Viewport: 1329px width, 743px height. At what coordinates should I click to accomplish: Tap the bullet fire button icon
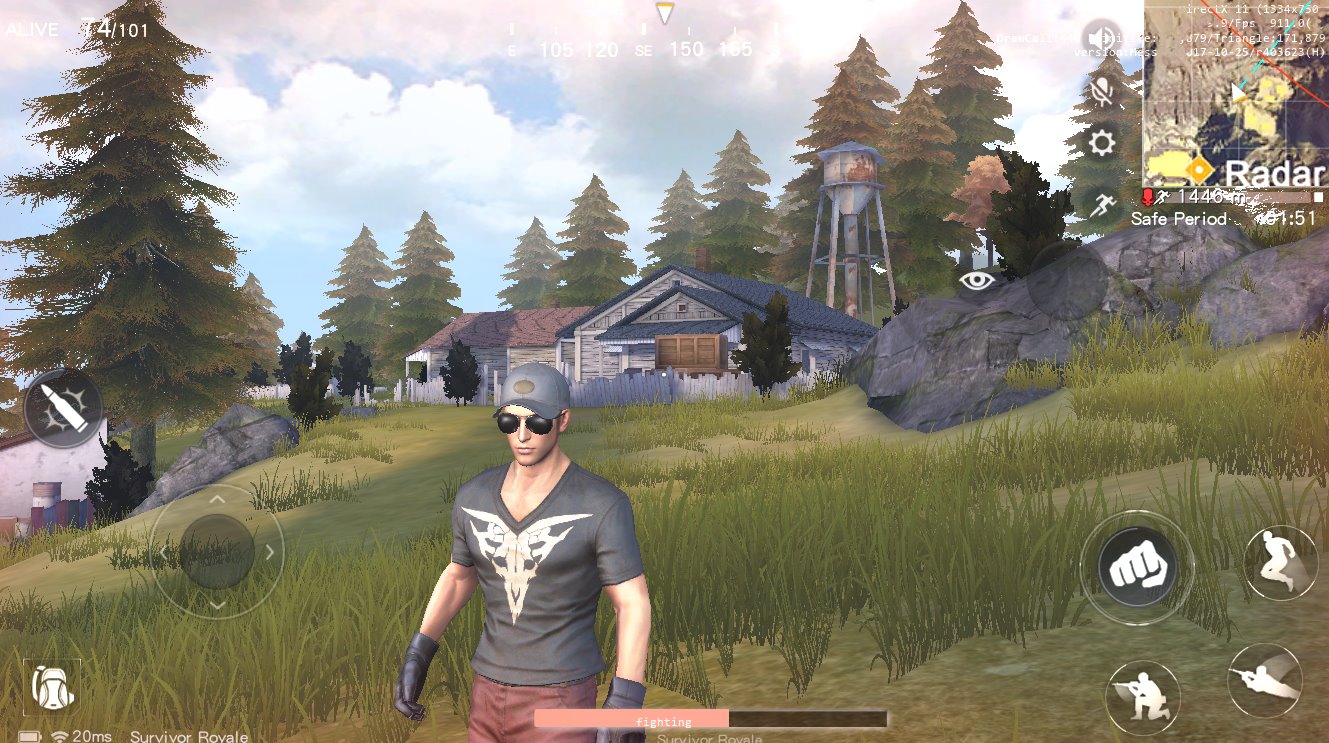(62, 410)
